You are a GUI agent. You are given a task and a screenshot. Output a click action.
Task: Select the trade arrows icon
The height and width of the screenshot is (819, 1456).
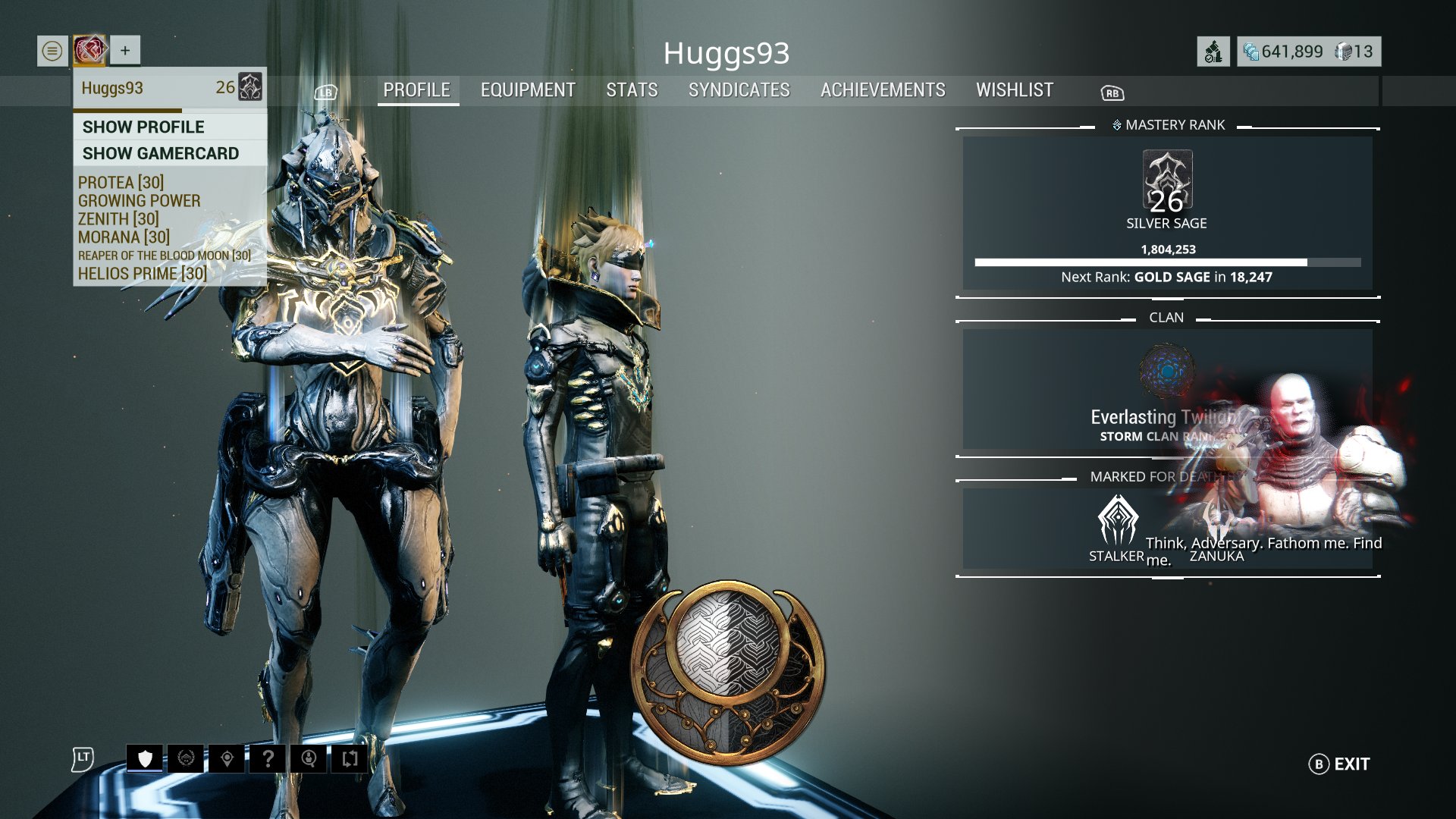click(x=351, y=758)
